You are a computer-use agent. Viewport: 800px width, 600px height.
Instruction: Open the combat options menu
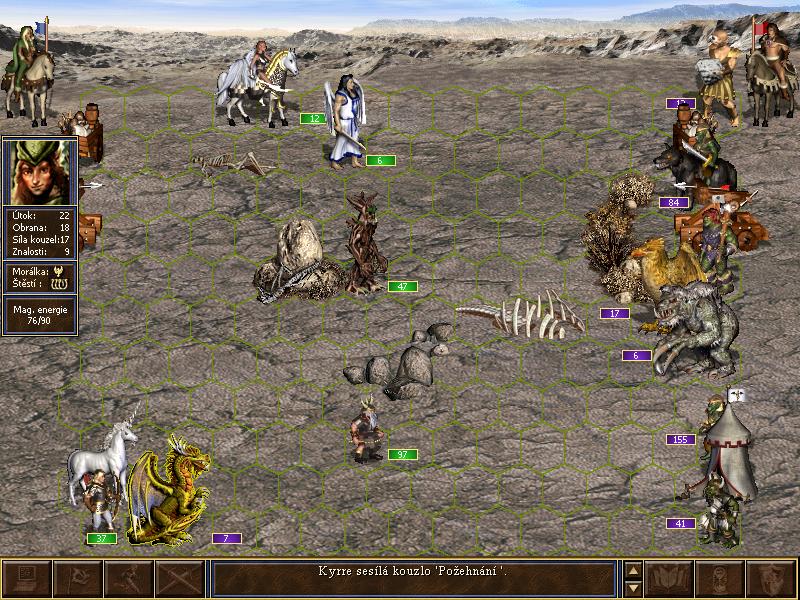tap(27, 579)
